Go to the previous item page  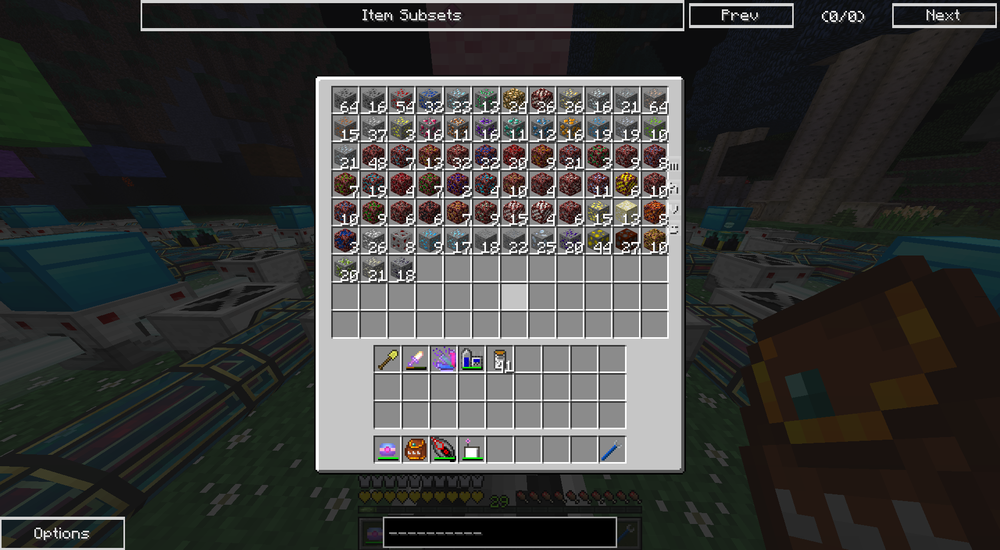pyautogui.click(x=740, y=15)
